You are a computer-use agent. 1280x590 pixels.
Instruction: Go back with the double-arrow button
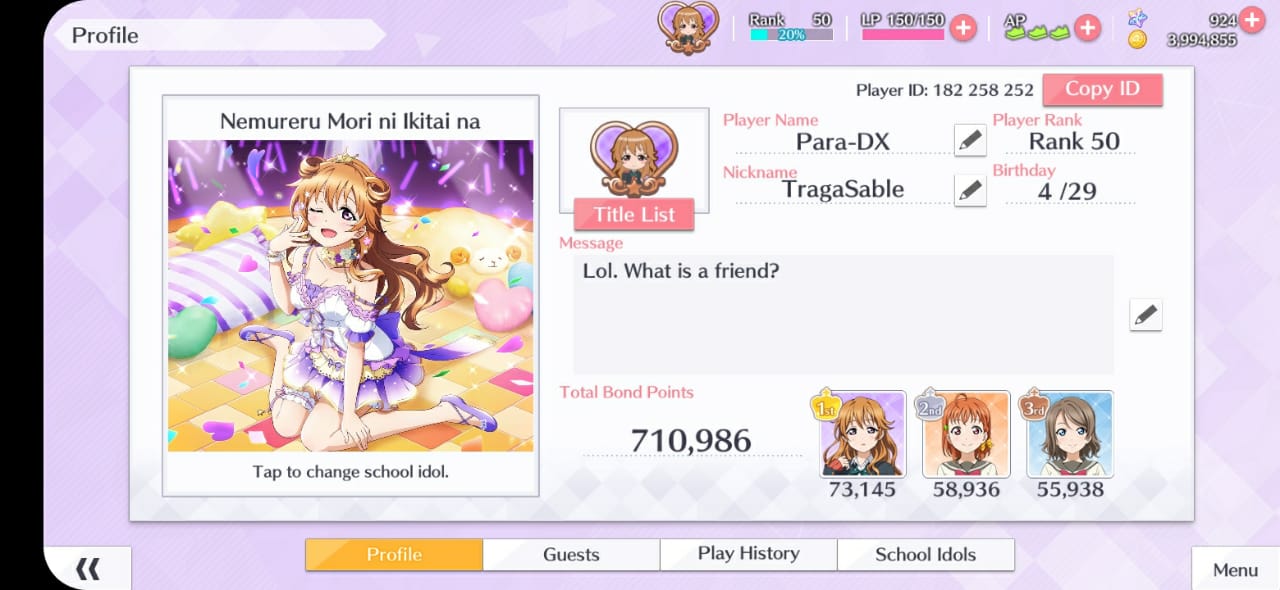point(88,569)
